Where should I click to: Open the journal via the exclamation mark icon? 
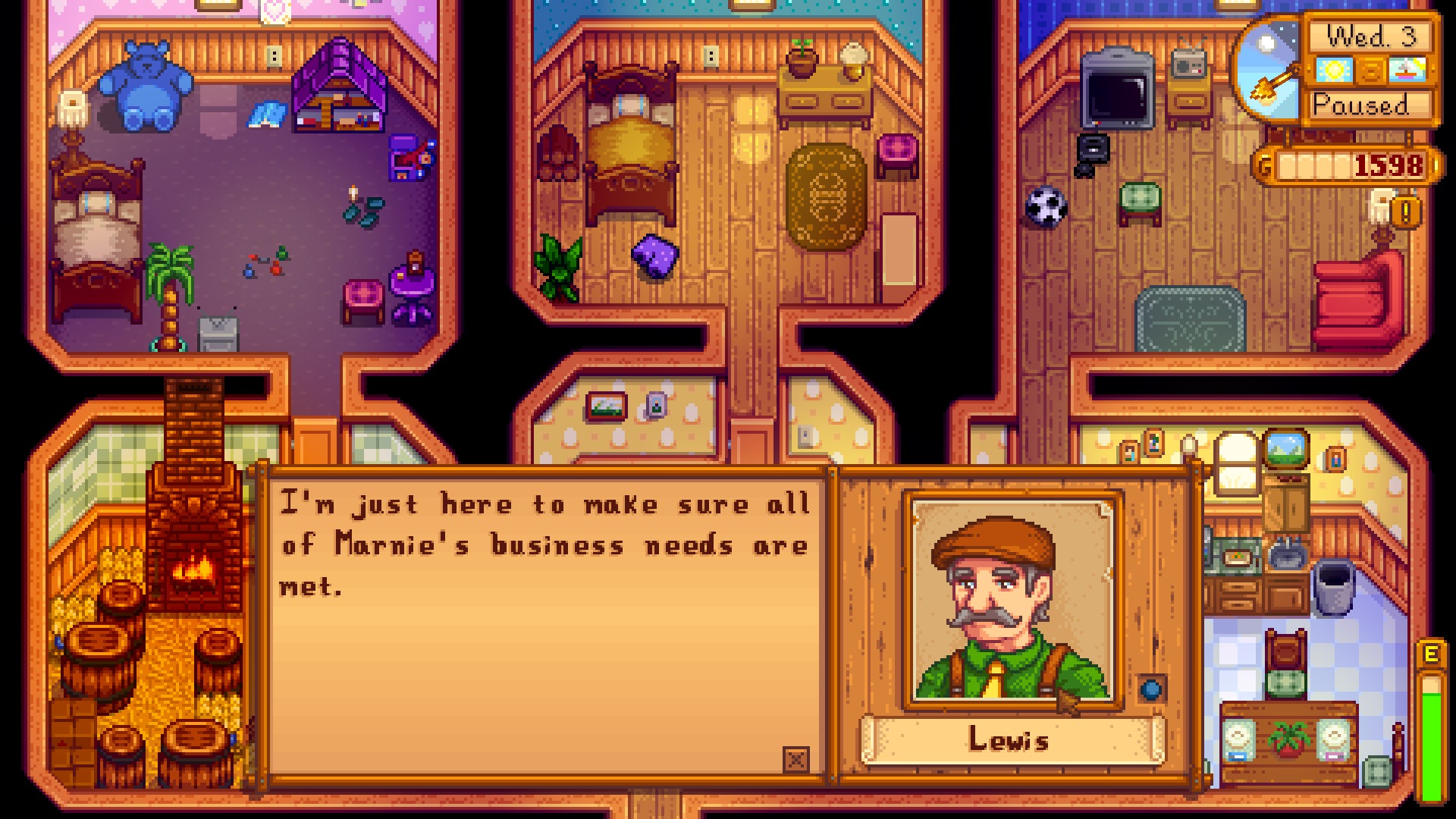pos(1405,213)
